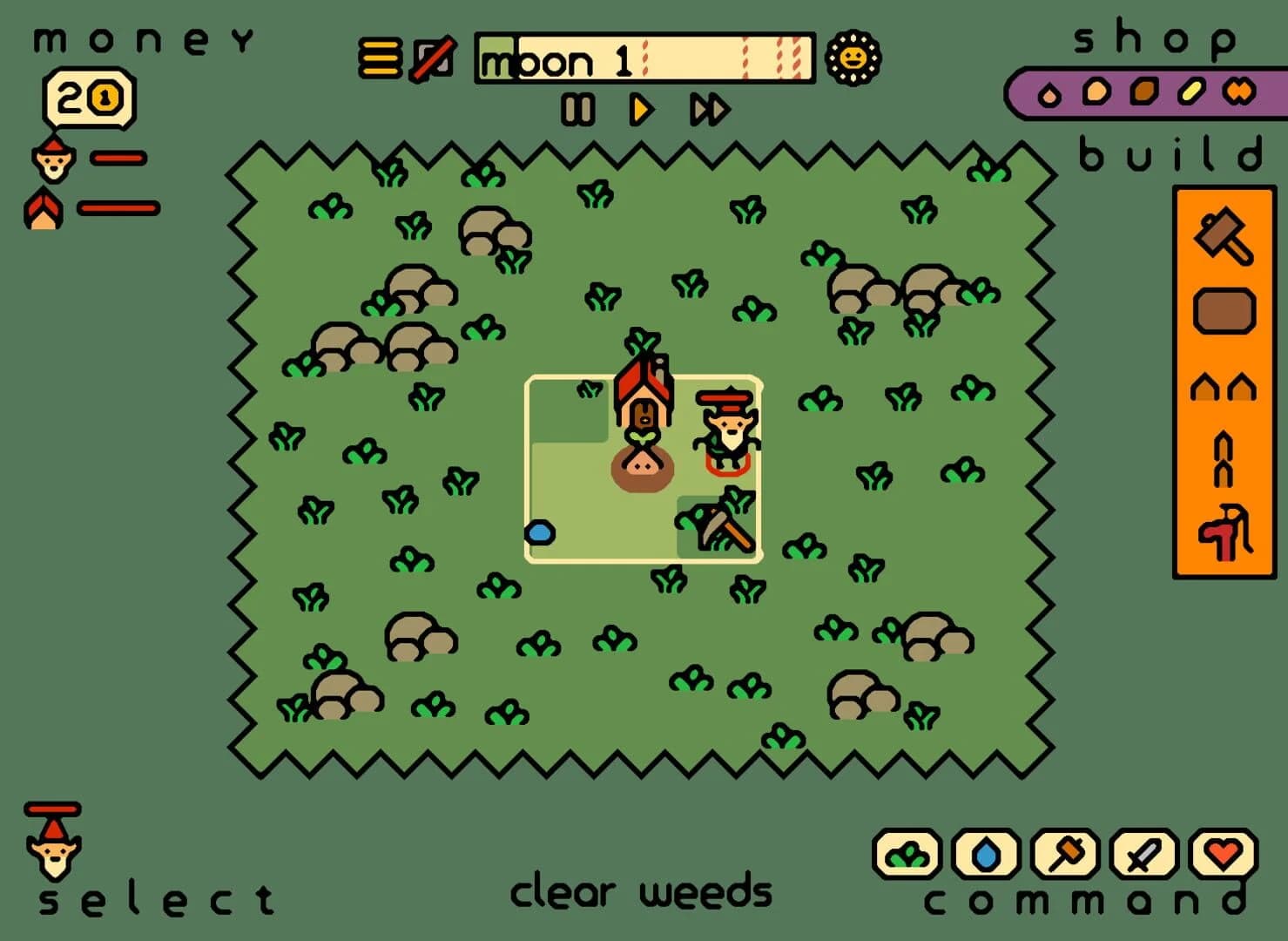This screenshot has width=1288, height=941.
Task: Expand the fence option in the build panel
Action: pos(1224,459)
